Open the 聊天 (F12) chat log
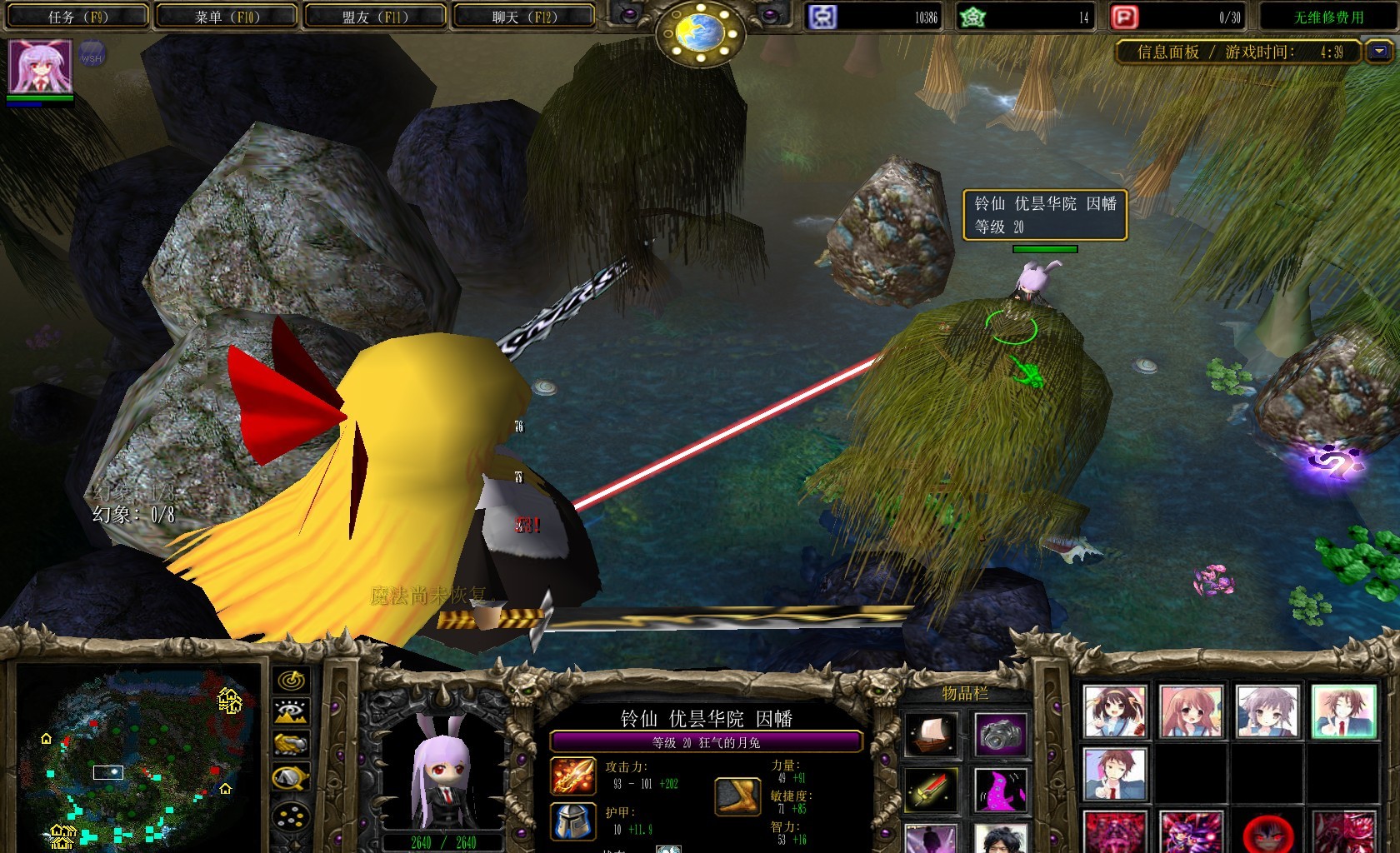Viewport: 1400px width, 853px height. (x=523, y=17)
